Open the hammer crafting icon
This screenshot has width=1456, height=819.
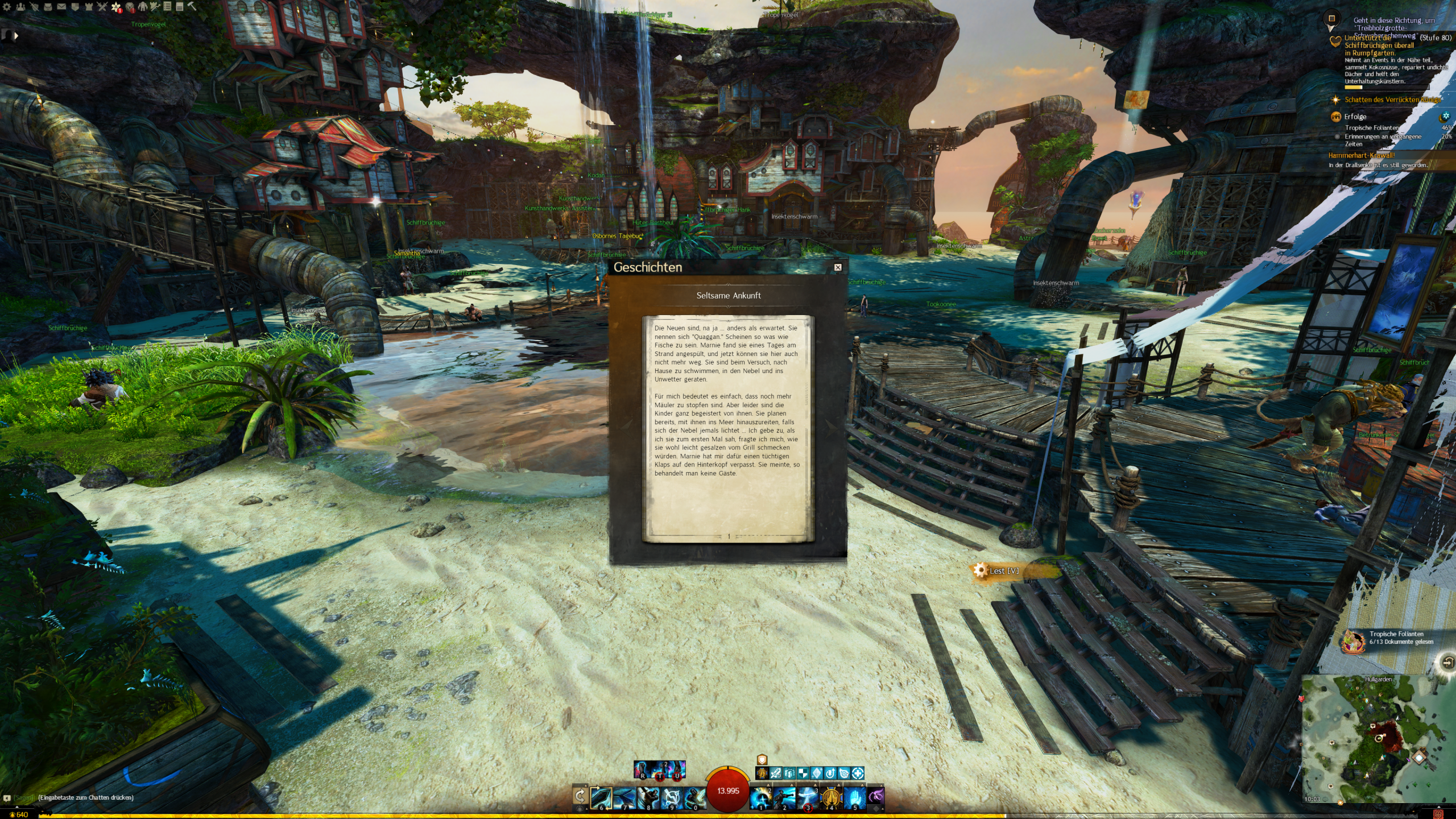click(192, 7)
